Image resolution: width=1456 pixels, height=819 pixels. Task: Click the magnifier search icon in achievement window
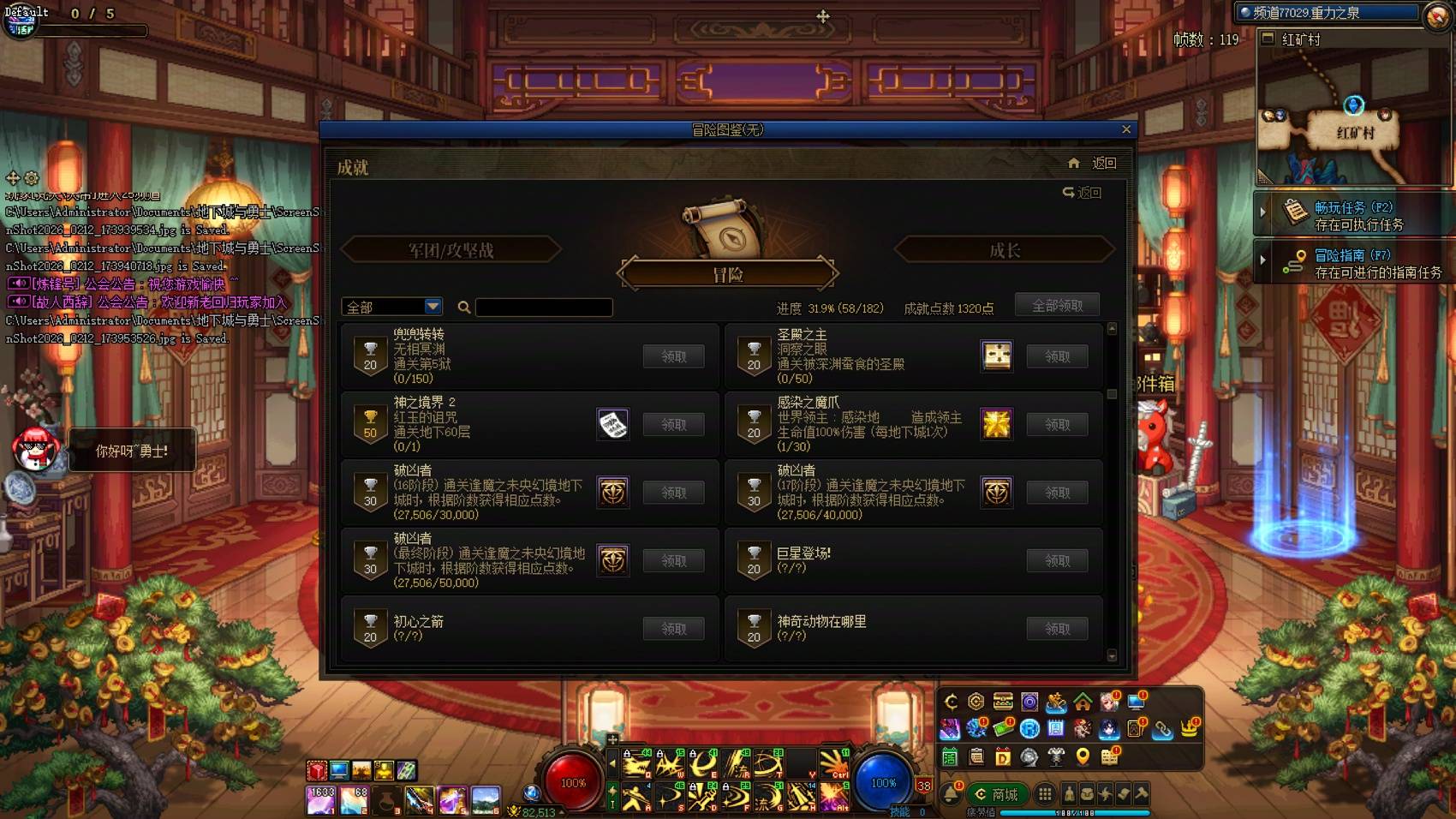tap(463, 306)
